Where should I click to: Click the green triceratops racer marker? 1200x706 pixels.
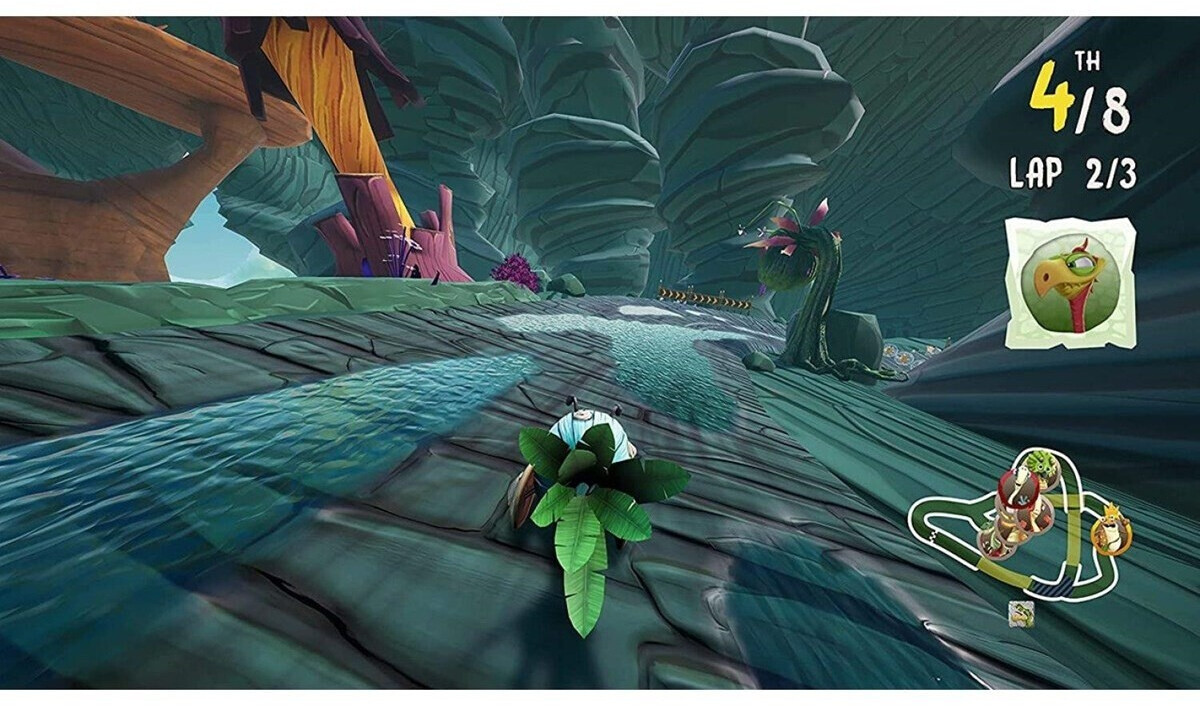tap(1040, 468)
